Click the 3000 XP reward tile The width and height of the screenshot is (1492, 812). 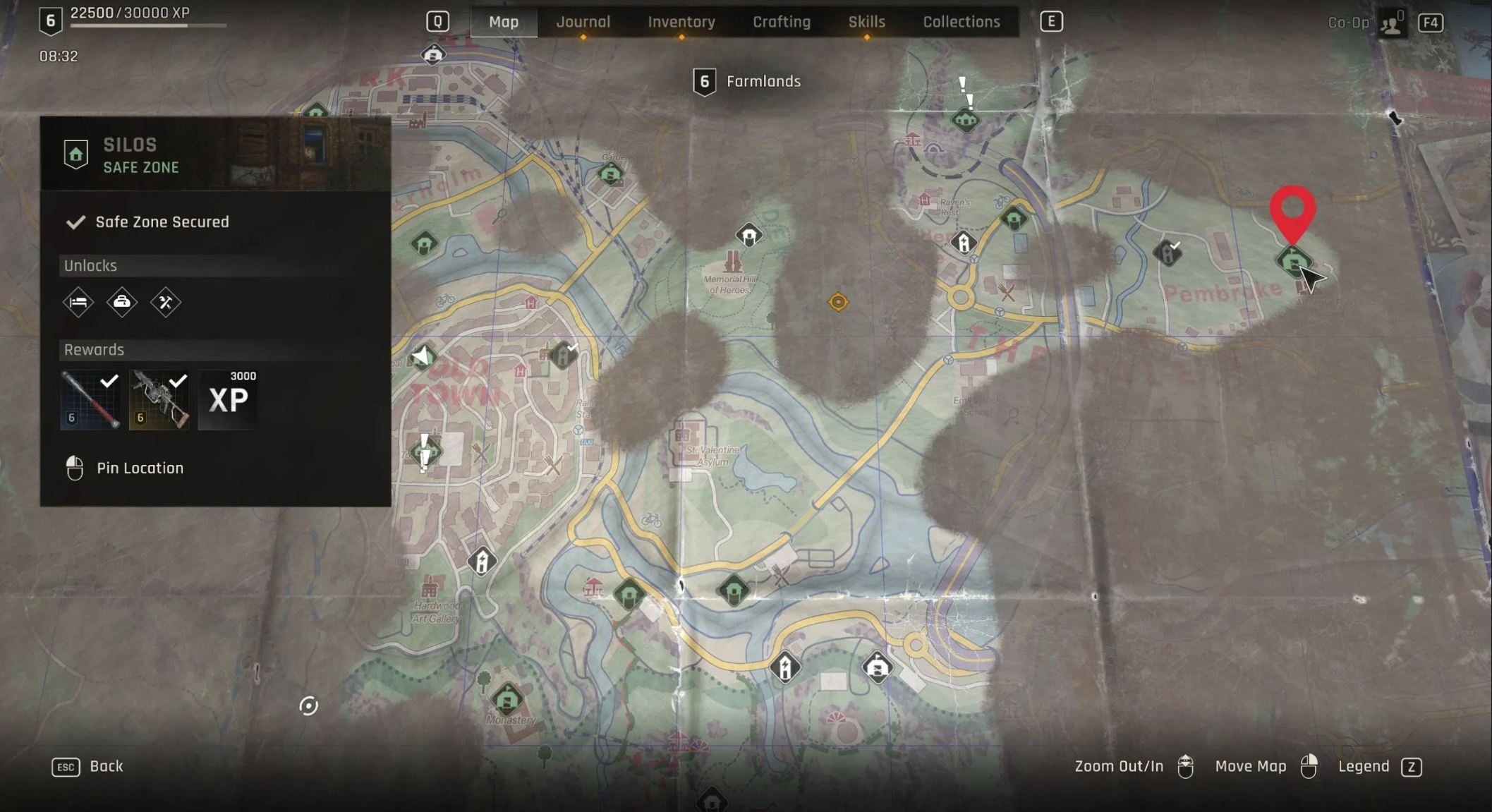[228, 399]
